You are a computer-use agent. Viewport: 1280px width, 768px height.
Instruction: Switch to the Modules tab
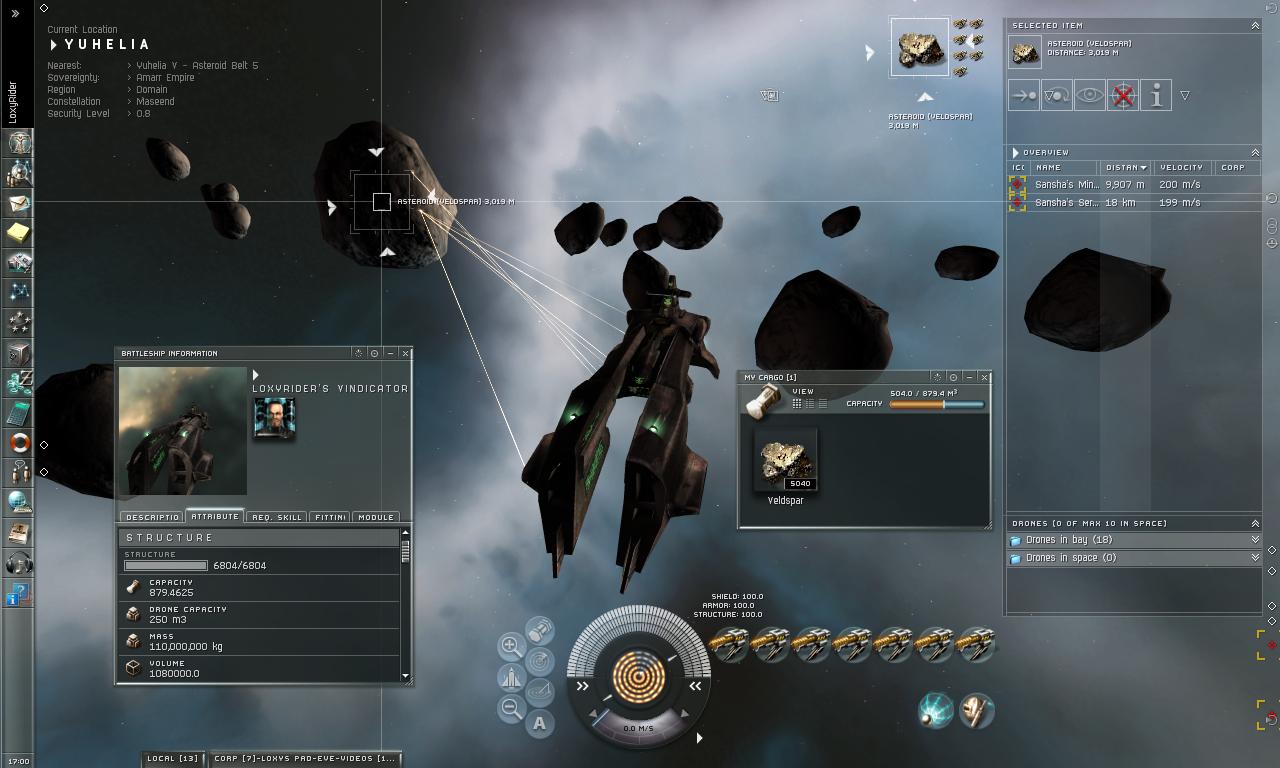click(375, 518)
